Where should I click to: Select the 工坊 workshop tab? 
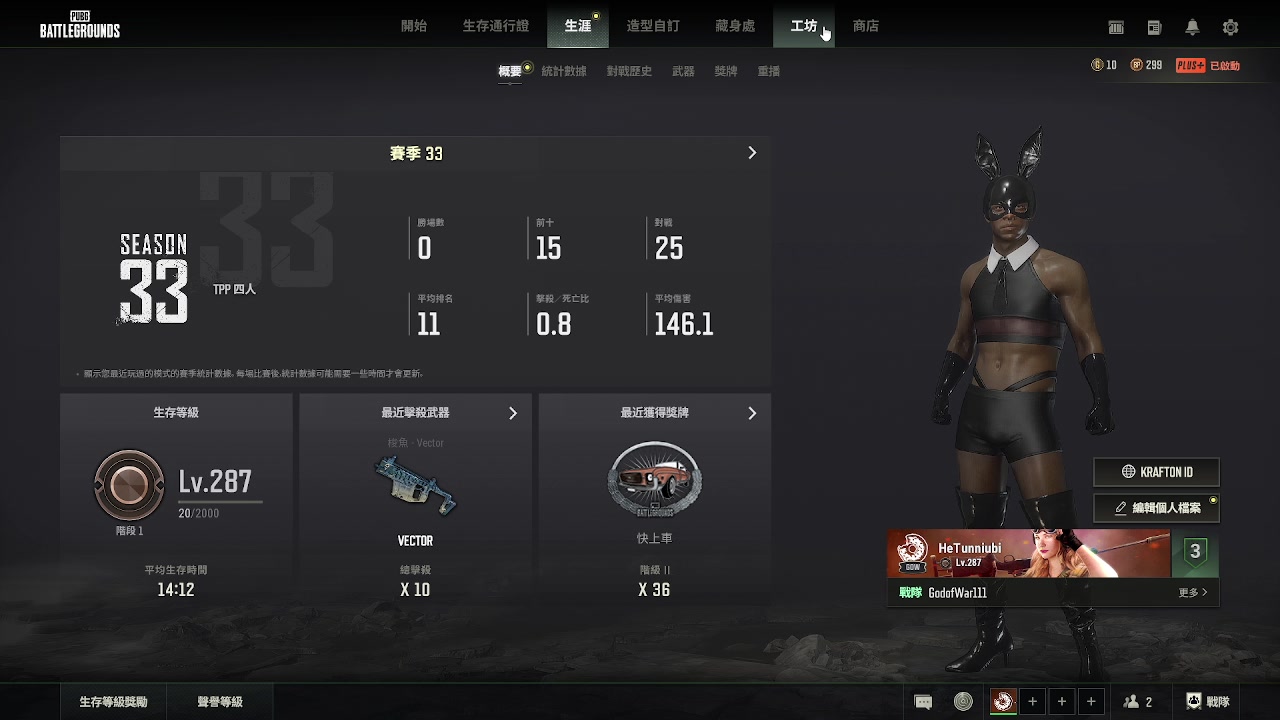click(x=804, y=26)
